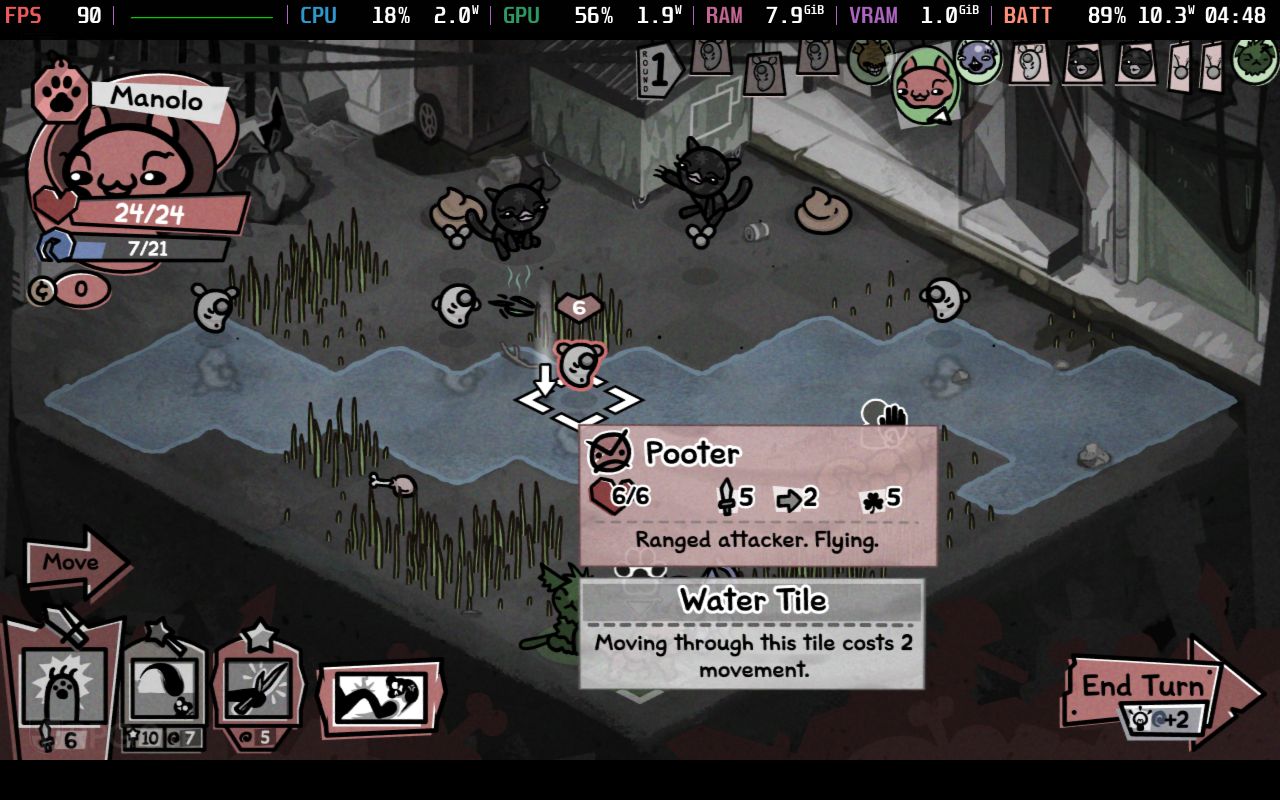Screen dimensions: 1280x800
Task: Select the Move arrow action
Action: point(73,563)
